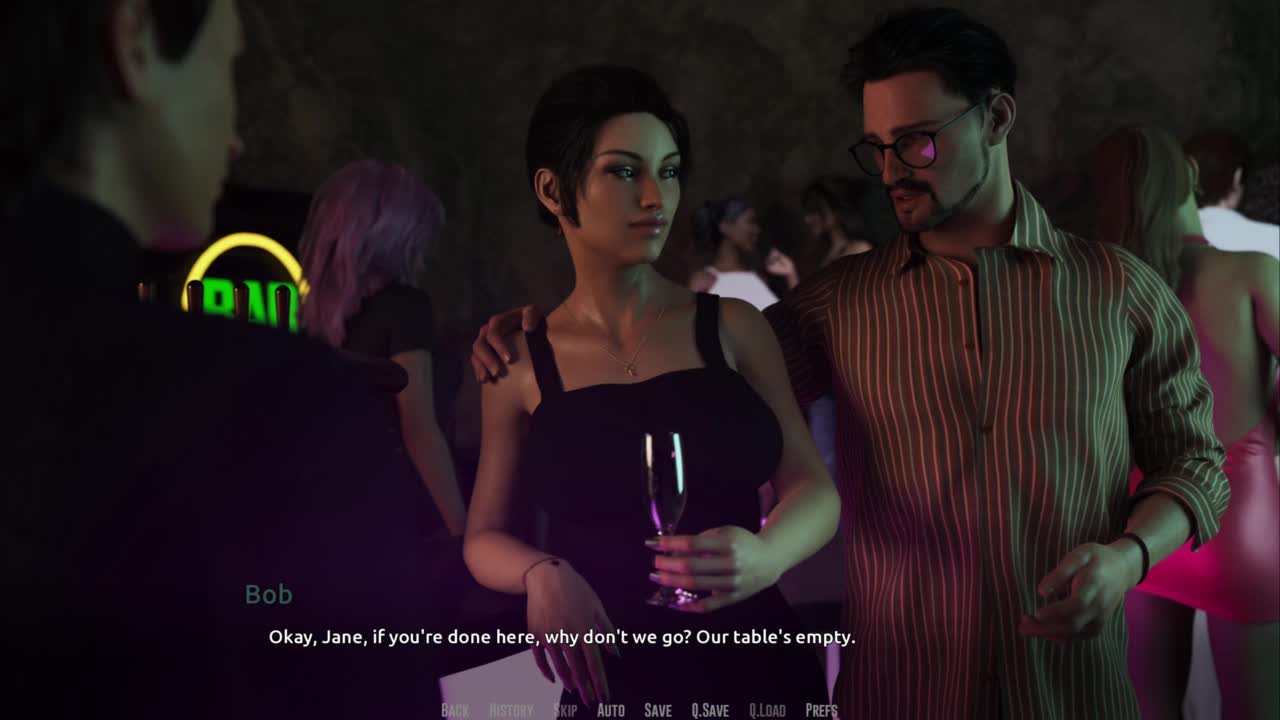Viewport: 1280px width, 720px height.
Task: Open the History log
Action: tap(511, 710)
